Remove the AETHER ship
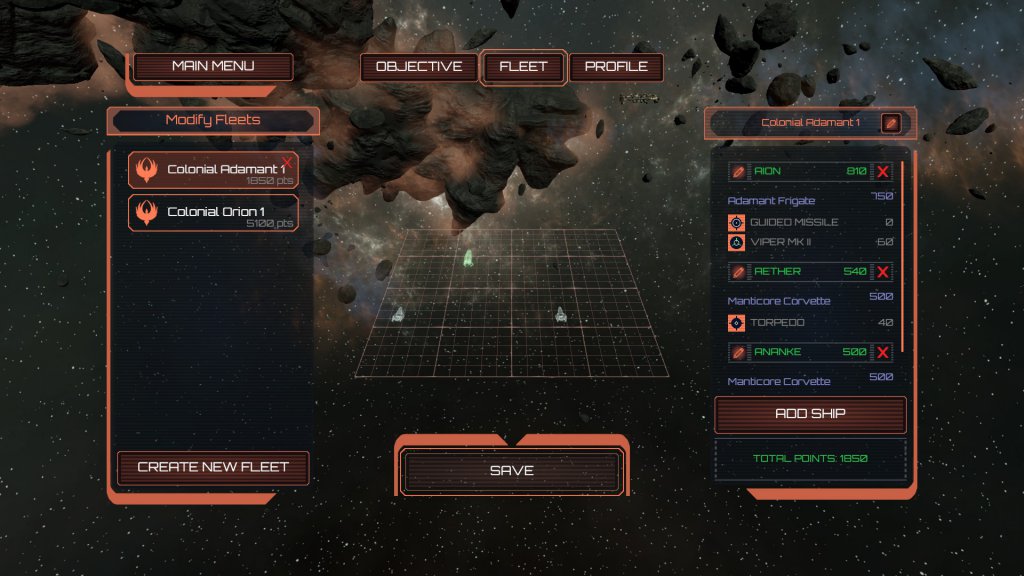This screenshot has width=1024, height=576. click(883, 272)
